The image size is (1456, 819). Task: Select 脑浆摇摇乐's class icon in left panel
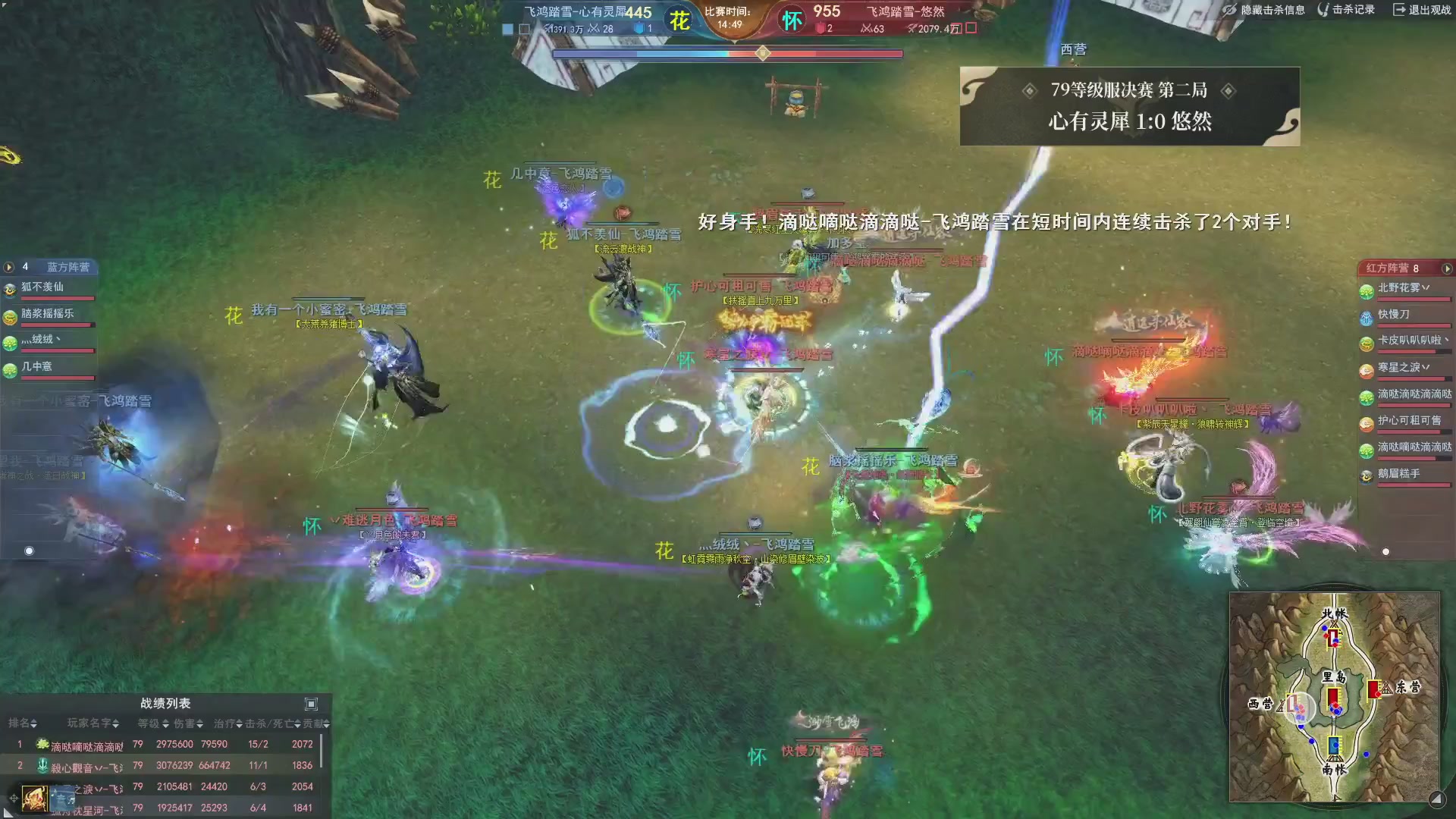(x=9, y=315)
